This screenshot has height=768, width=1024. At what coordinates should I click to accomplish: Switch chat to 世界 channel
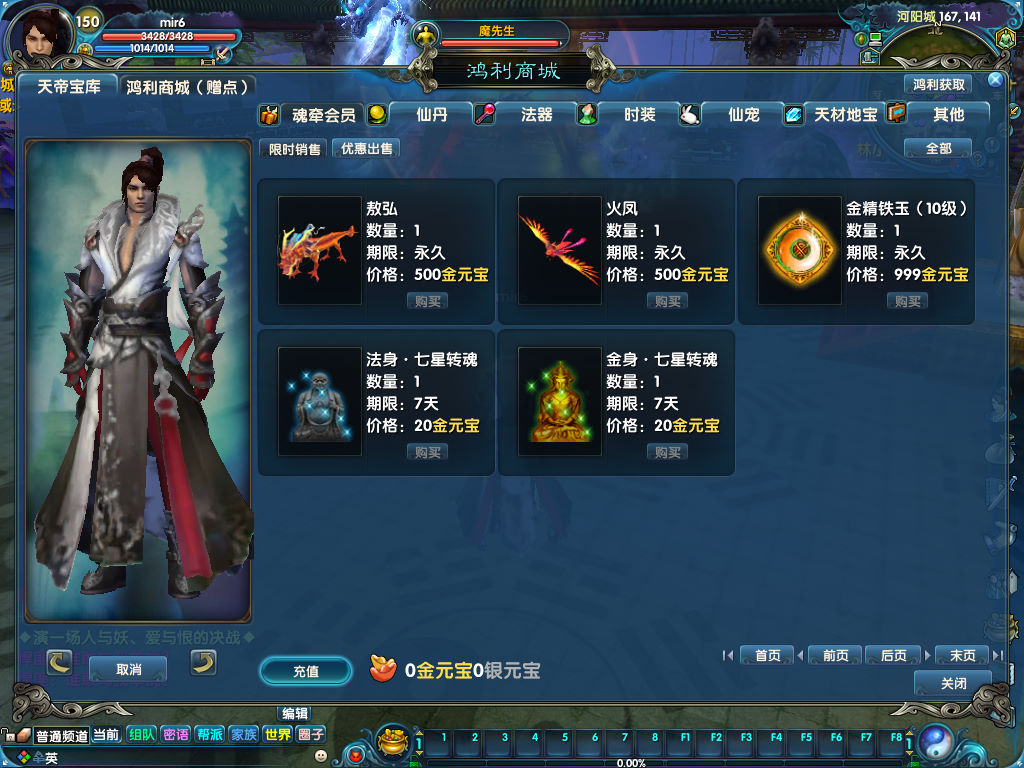pyautogui.click(x=277, y=734)
